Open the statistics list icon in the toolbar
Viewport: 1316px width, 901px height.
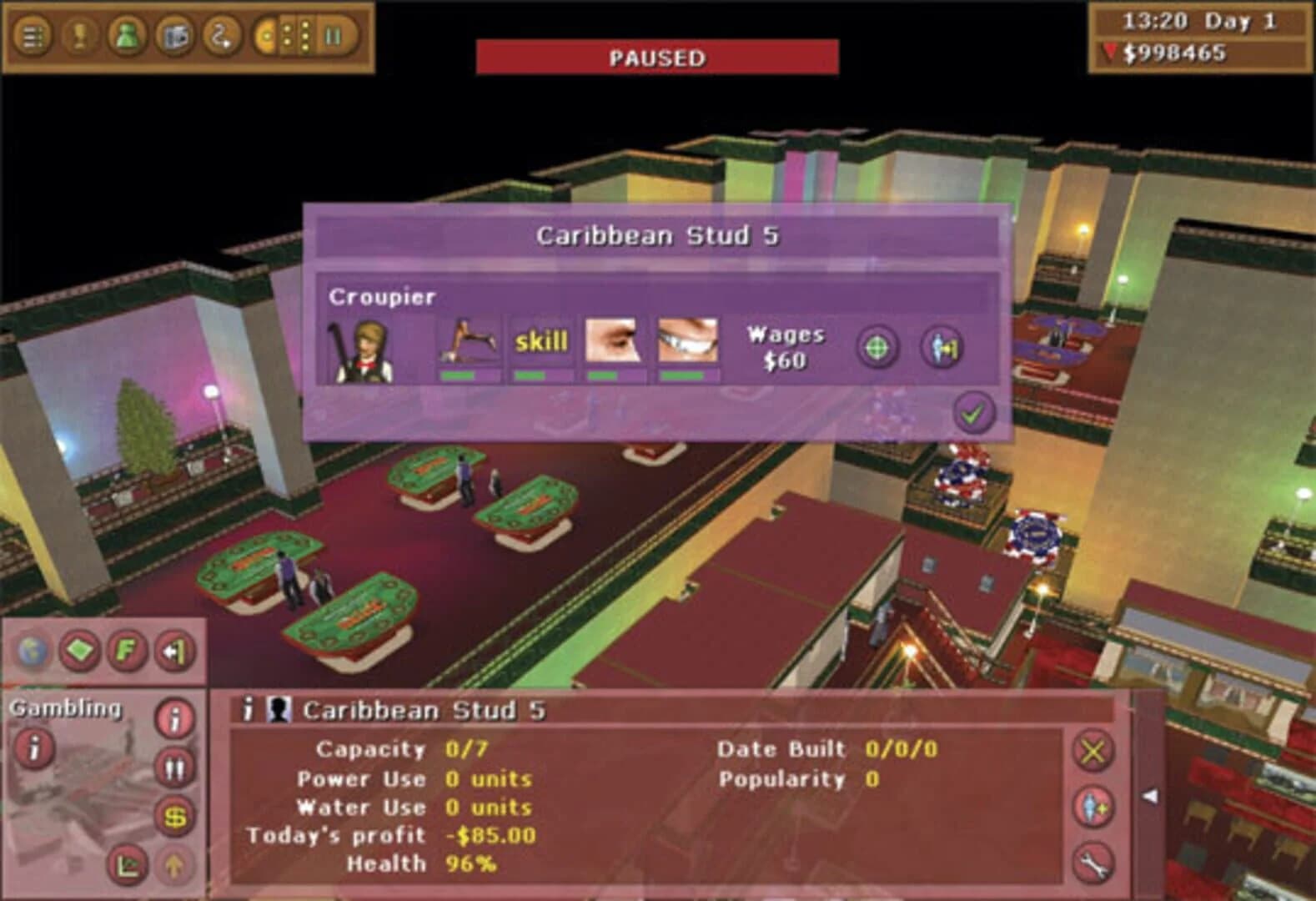(x=31, y=36)
